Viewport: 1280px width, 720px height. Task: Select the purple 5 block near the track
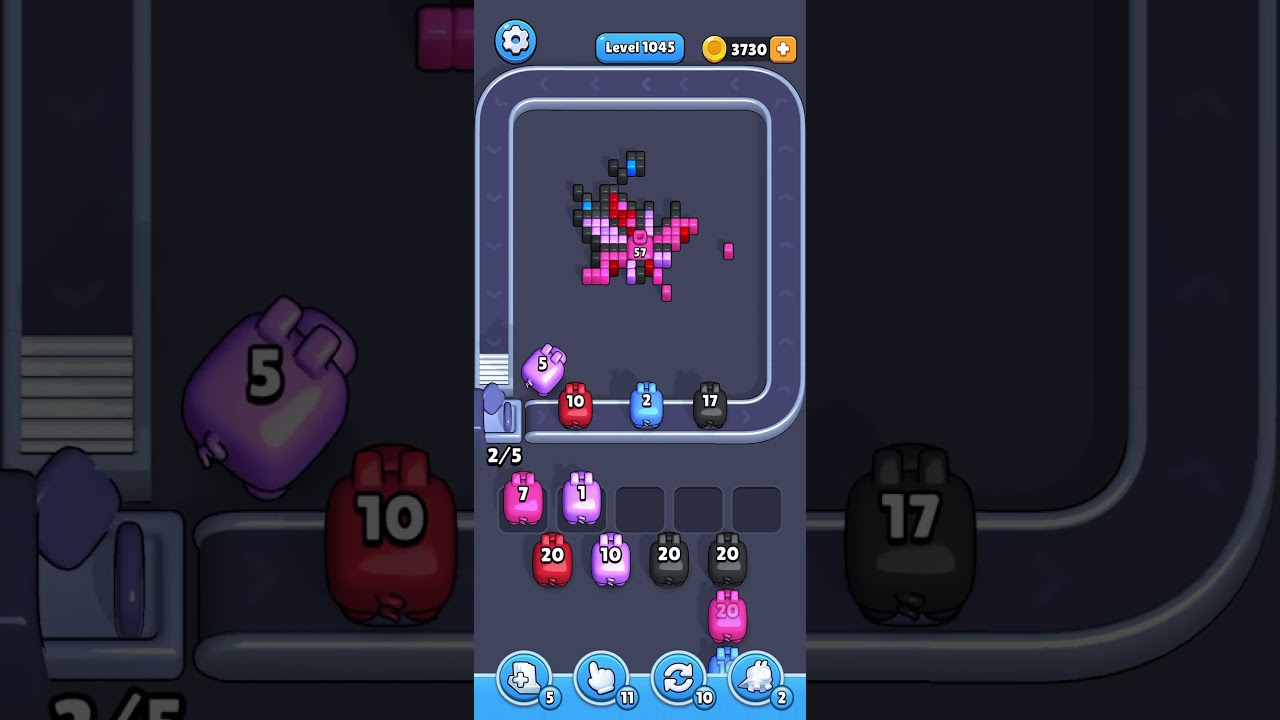[x=543, y=370]
